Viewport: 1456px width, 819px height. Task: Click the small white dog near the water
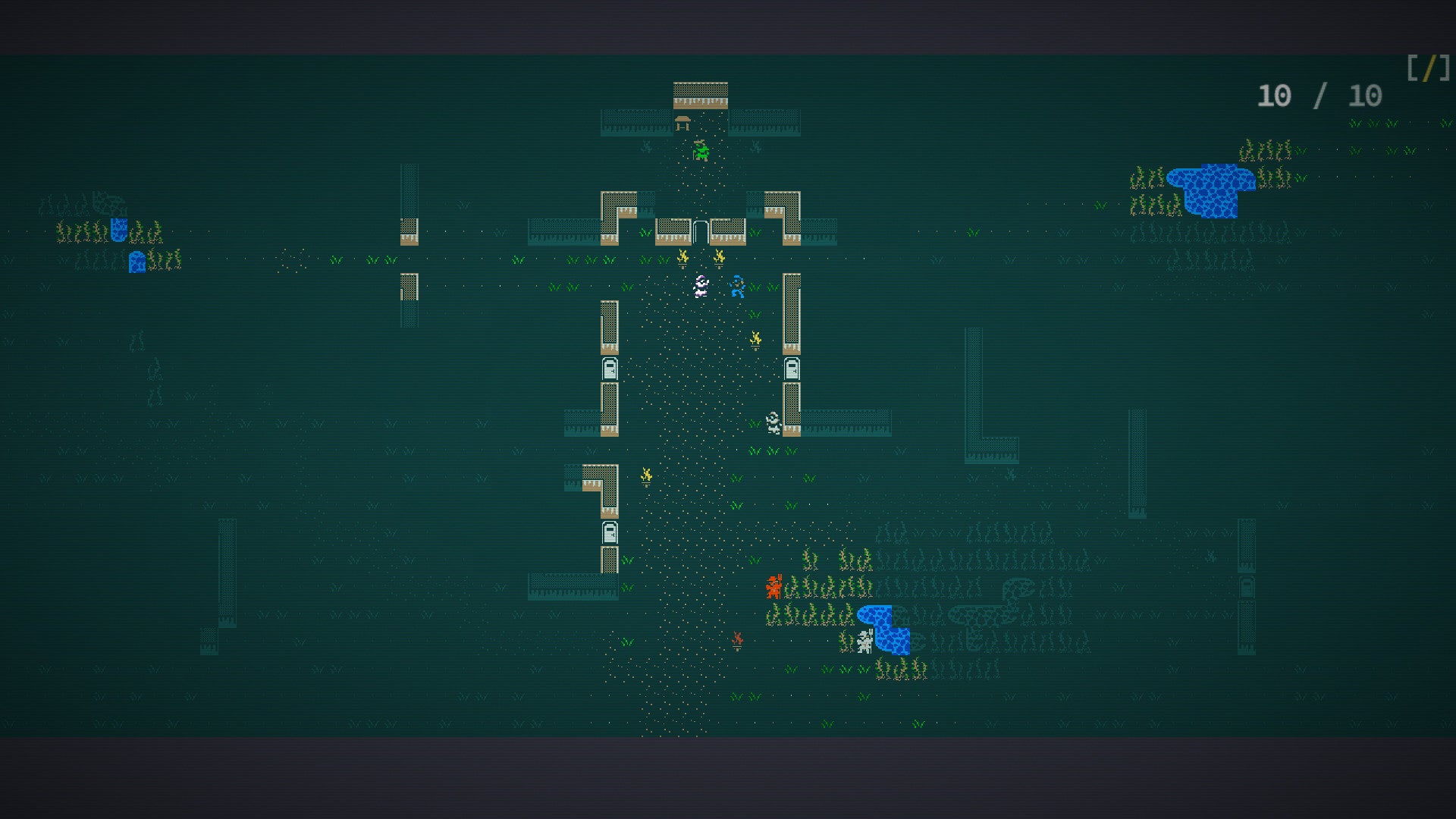coord(773,422)
